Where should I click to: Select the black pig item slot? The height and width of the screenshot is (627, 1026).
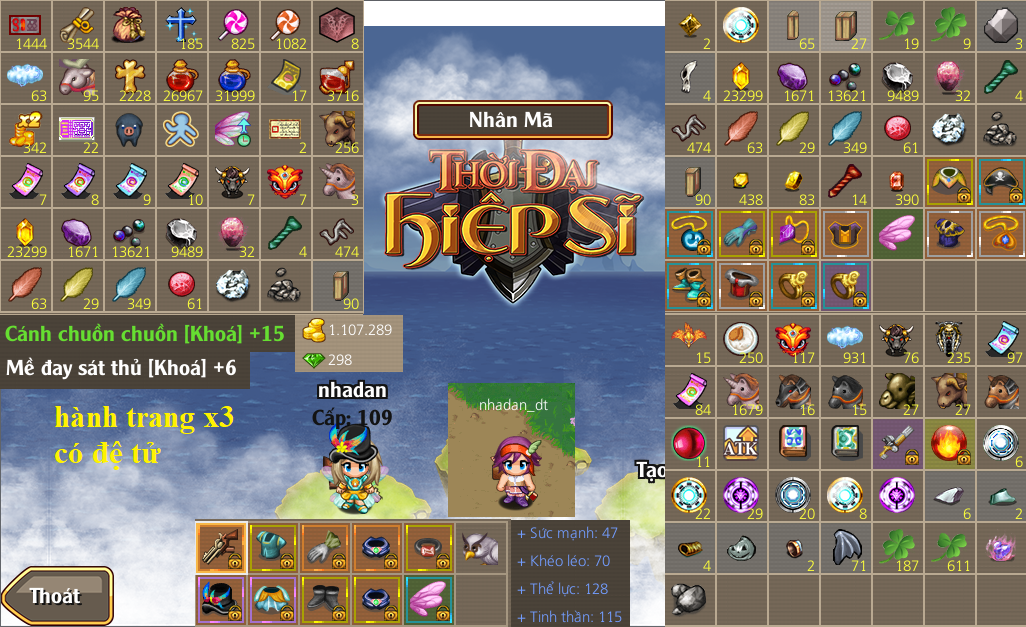(x=130, y=130)
